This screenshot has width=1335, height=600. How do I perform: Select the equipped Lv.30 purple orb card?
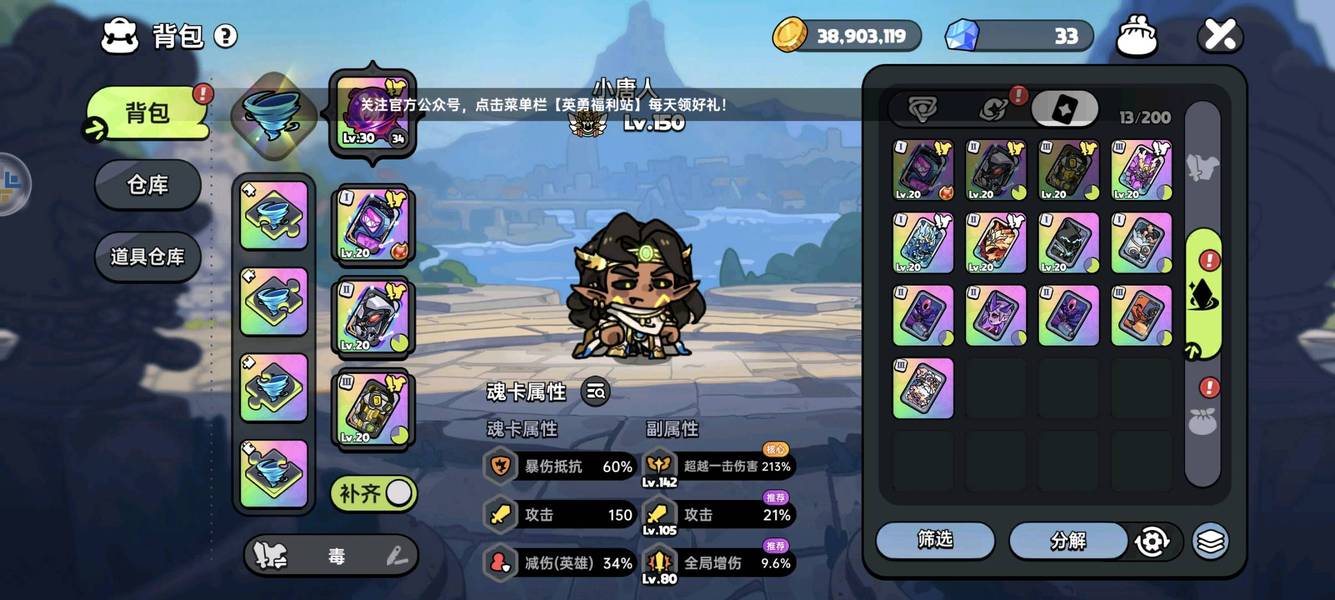[x=371, y=113]
